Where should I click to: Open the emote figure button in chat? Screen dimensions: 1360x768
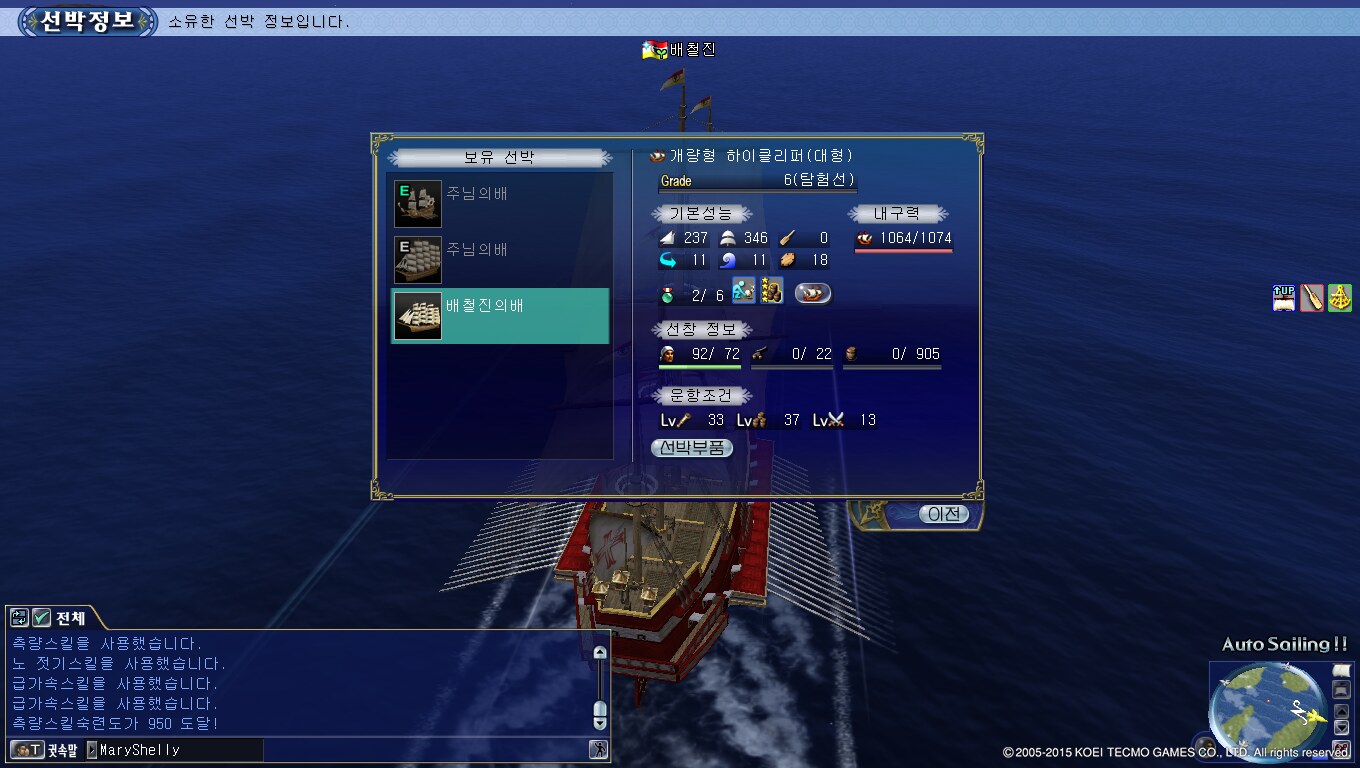[x=598, y=749]
